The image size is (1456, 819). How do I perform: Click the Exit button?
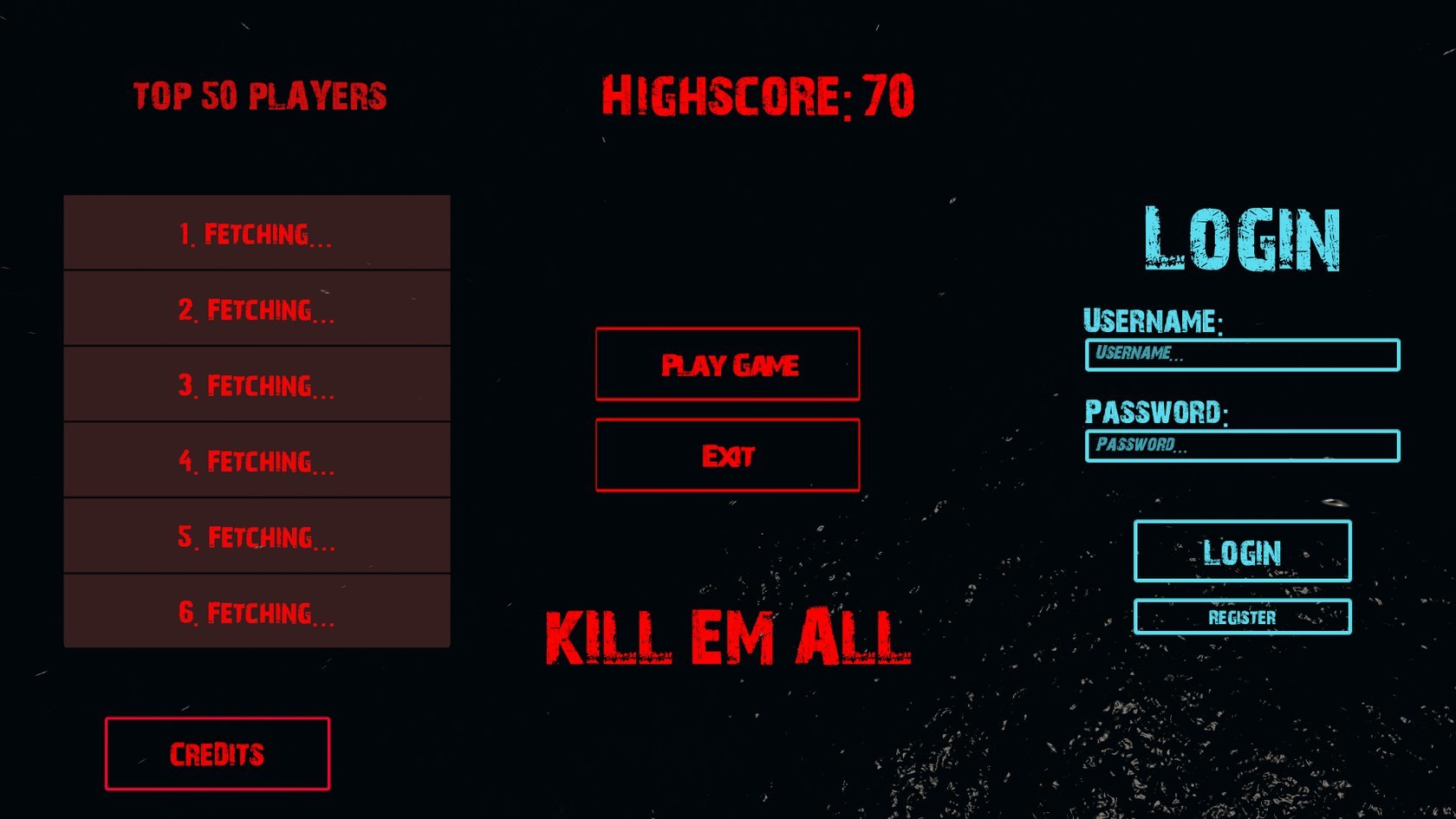727,454
